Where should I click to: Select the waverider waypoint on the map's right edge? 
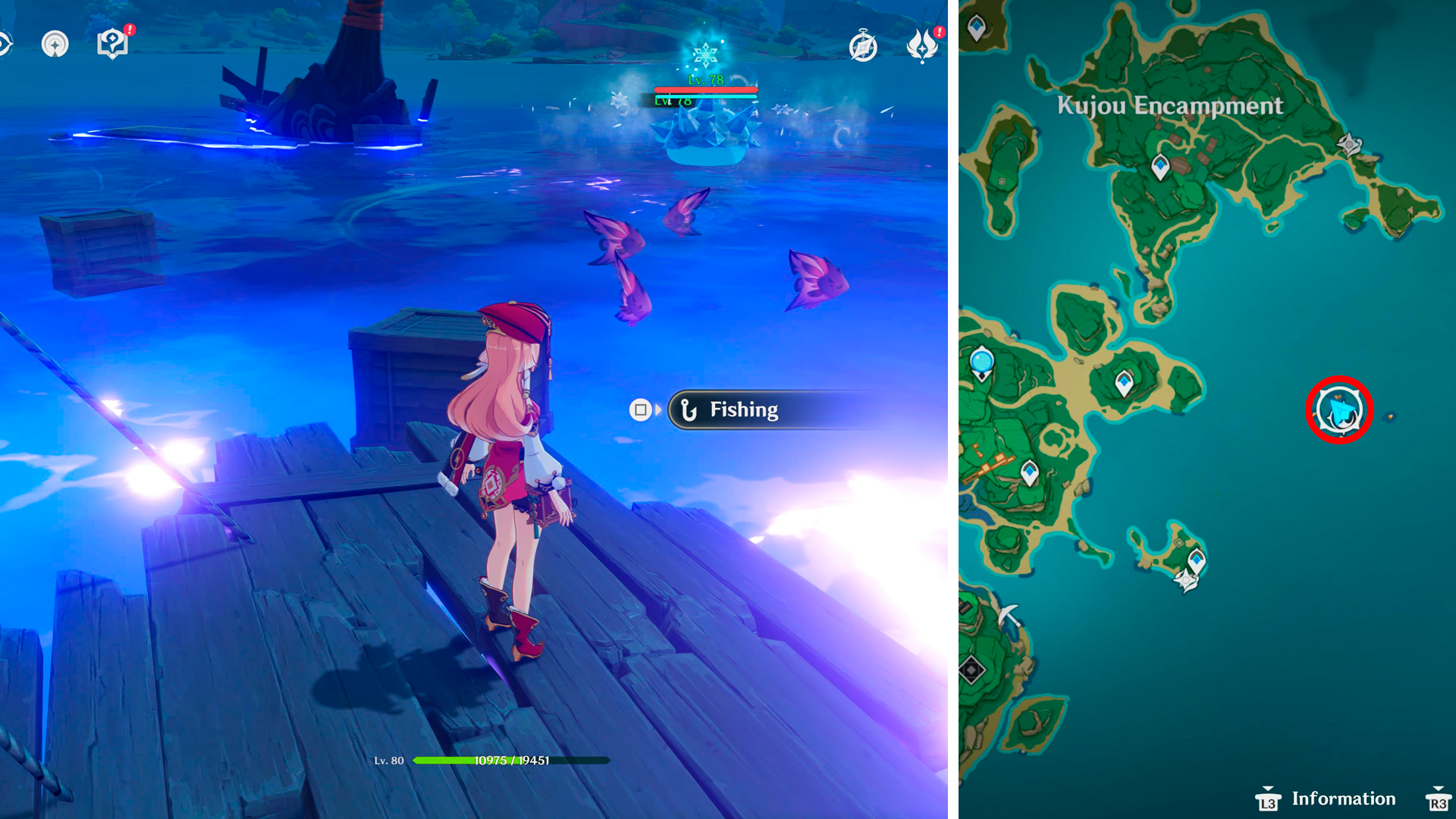[1349, 144]
